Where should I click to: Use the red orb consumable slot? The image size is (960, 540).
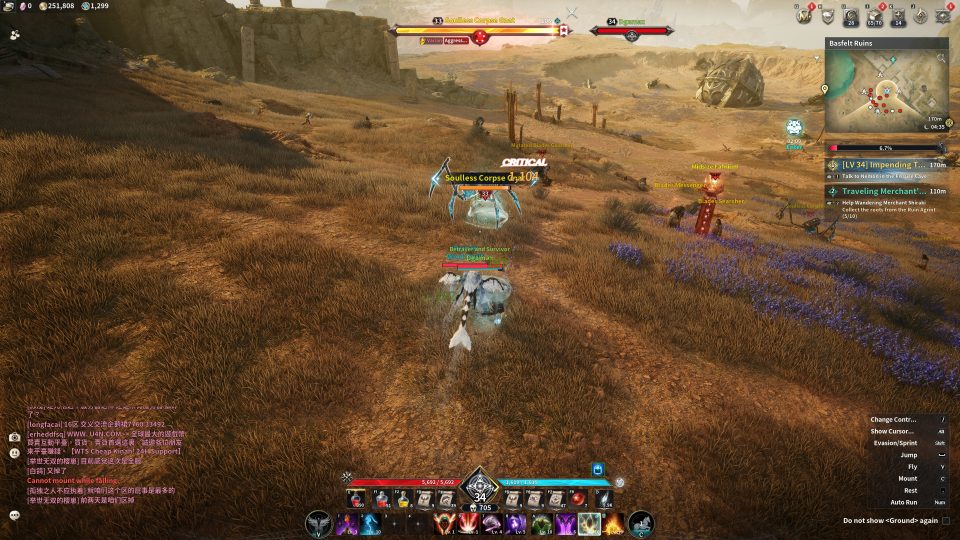578,498
